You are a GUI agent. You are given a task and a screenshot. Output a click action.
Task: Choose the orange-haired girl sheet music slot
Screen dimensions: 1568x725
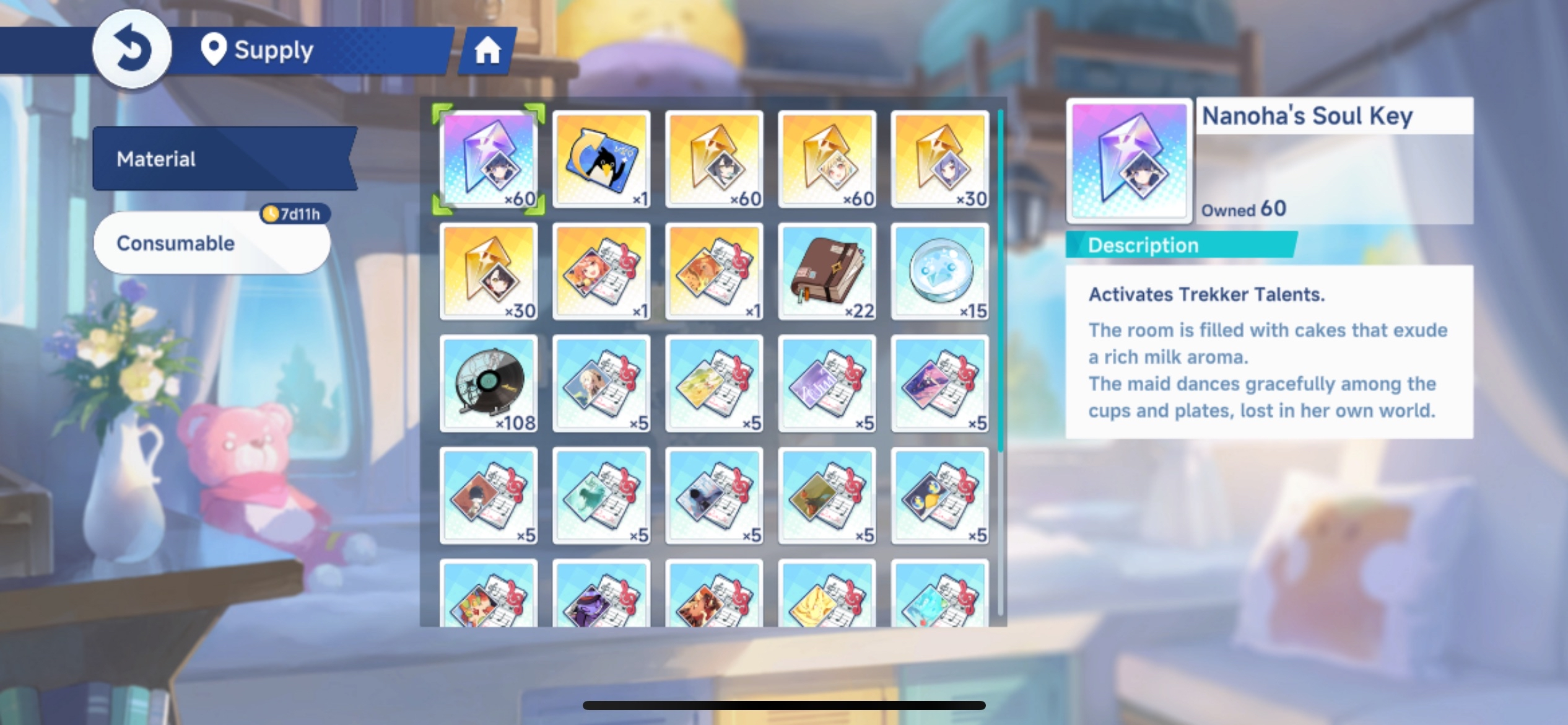click(x=601, y=271)
